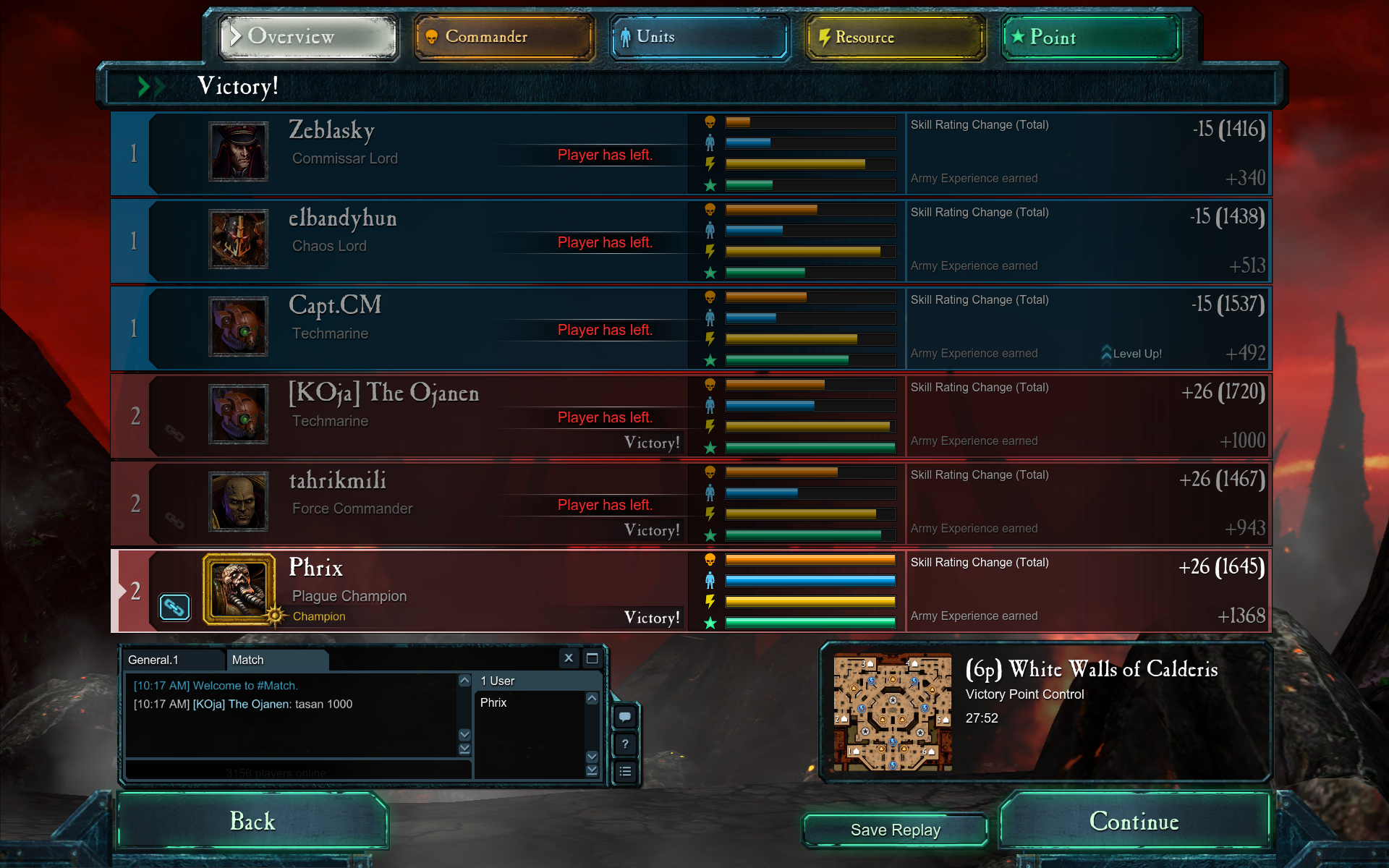
Task: Save Replay of this match
Action: pos(895,830)
